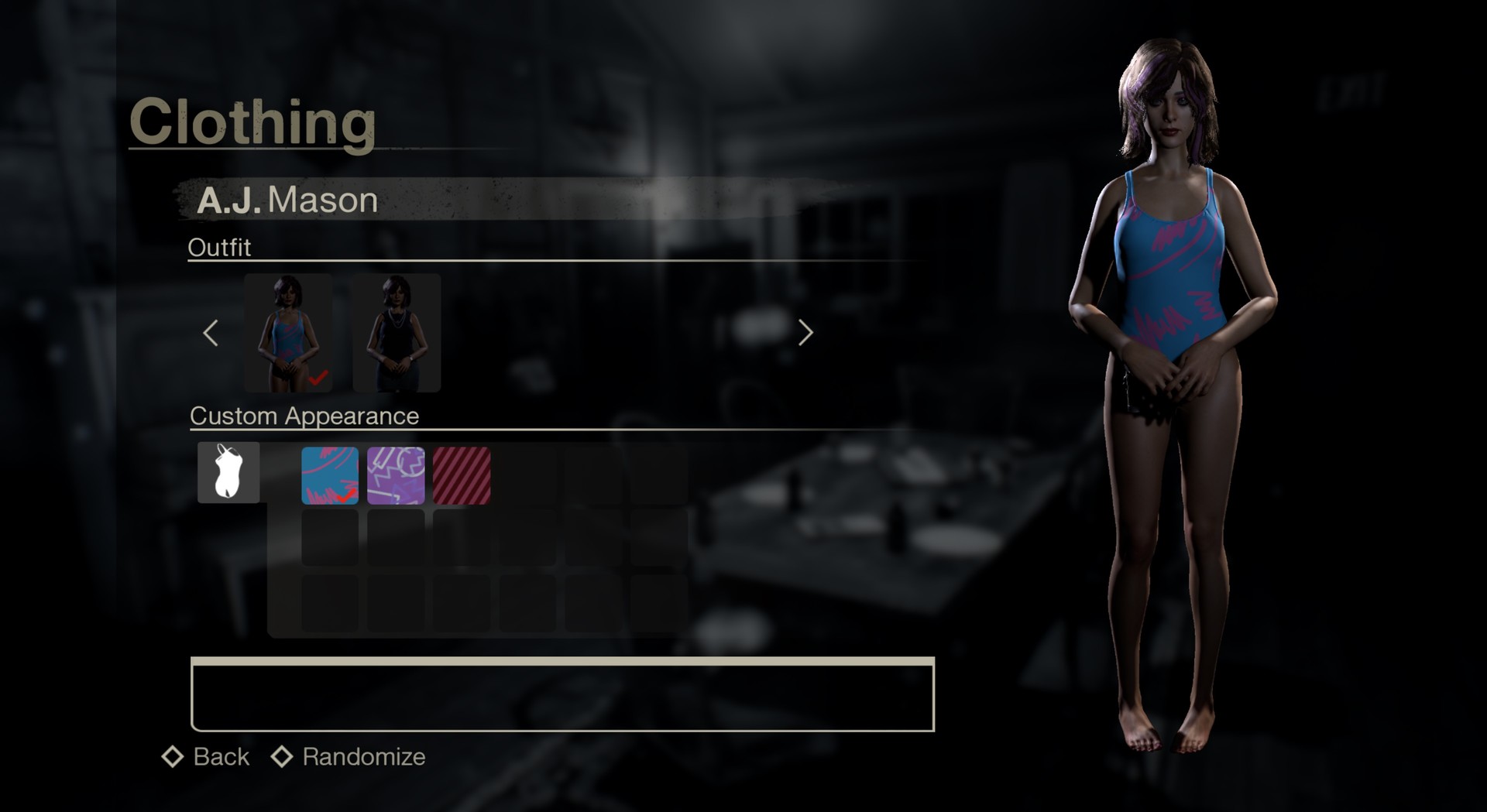Click the A.J. Mason name banner
This screenshot has height=812, width=1487.
(287, 200)
